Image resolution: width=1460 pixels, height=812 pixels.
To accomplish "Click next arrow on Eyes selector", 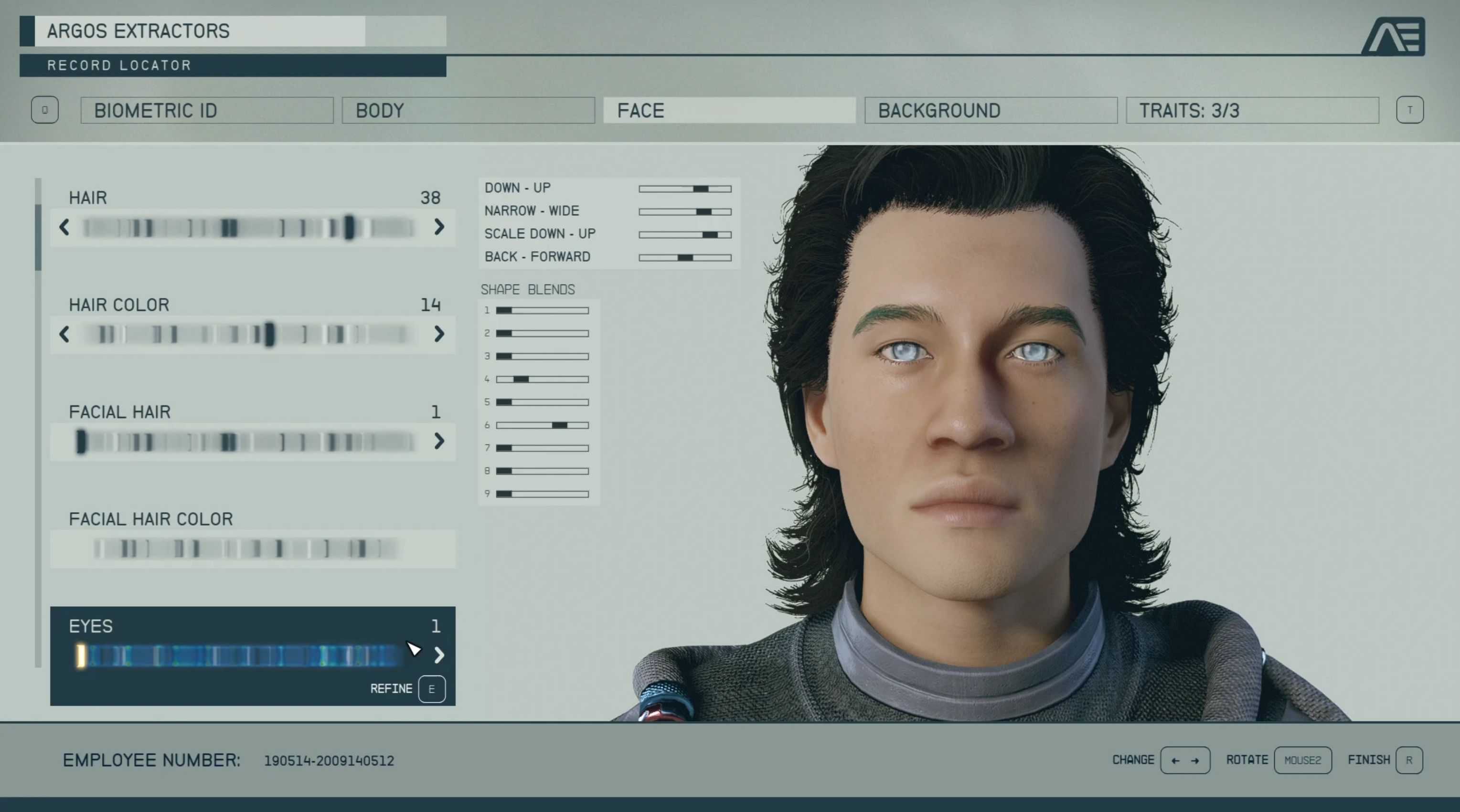I will pyautogui.click(x=439, y=655).
